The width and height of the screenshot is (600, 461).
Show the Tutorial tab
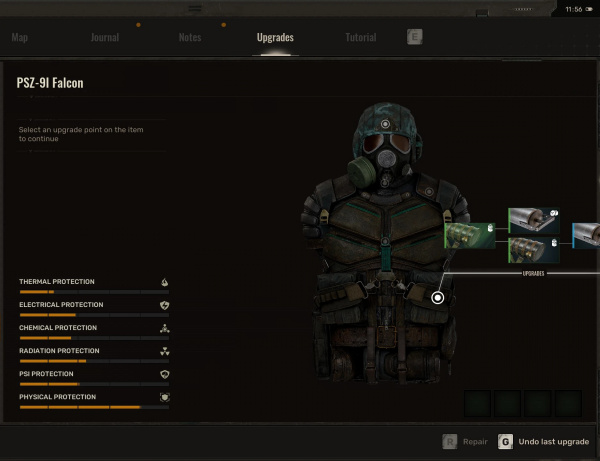coord(360,38)
